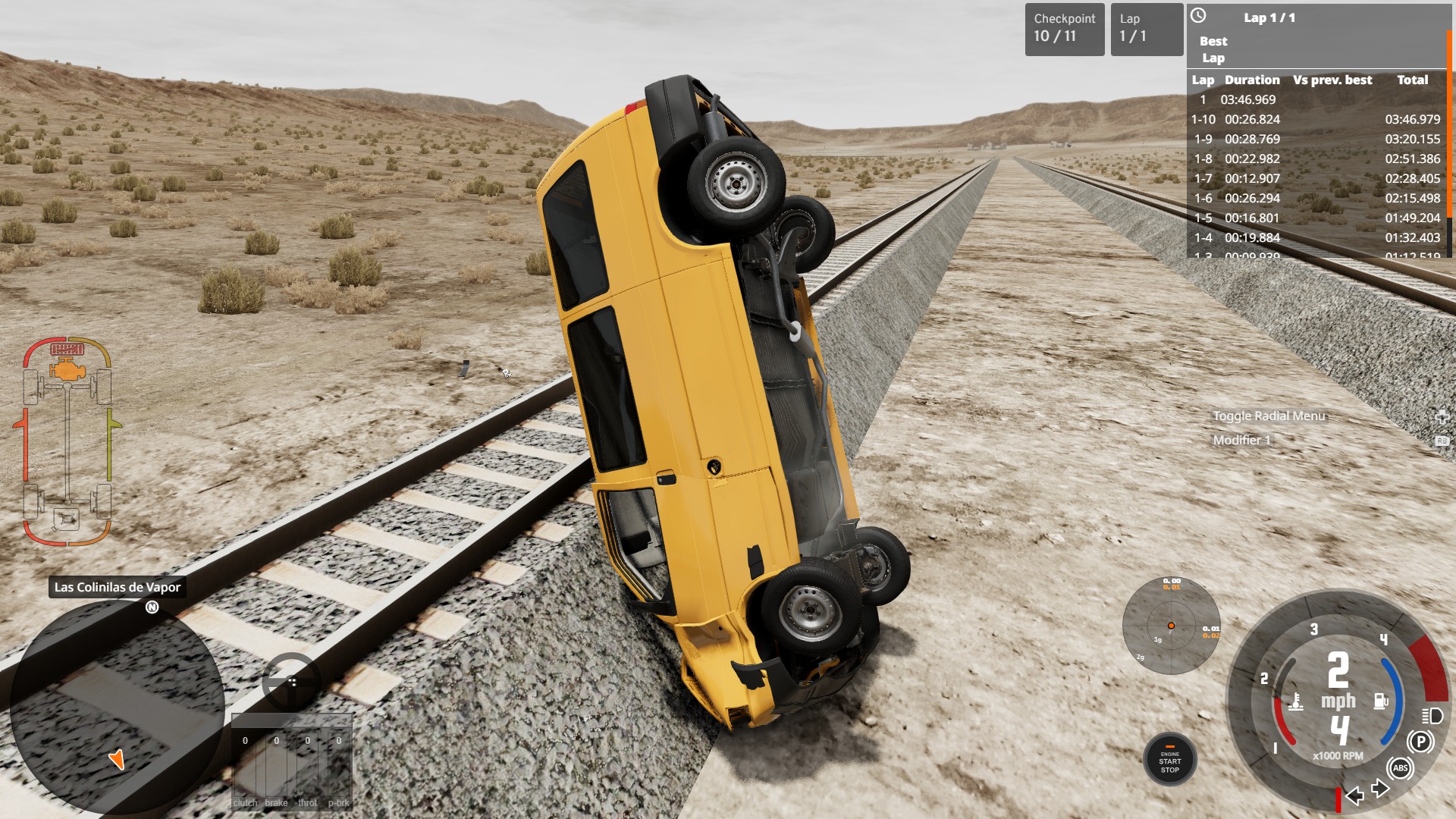Screen dimensions: 1456x819
Task: Open the circular minimap
Action: point(118,709)
